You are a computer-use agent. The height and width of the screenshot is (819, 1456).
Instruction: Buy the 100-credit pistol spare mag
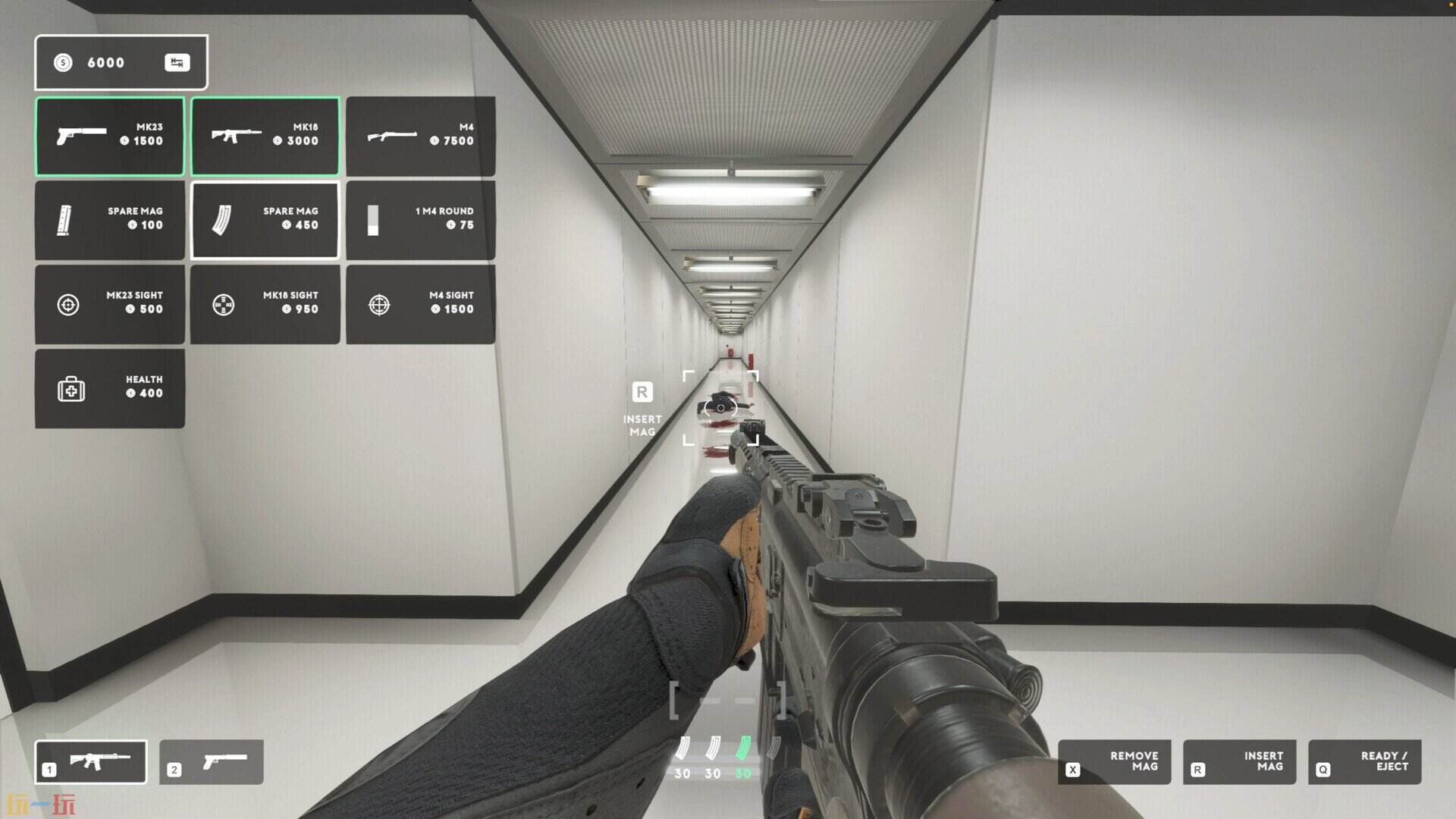(x=110, y=220)
